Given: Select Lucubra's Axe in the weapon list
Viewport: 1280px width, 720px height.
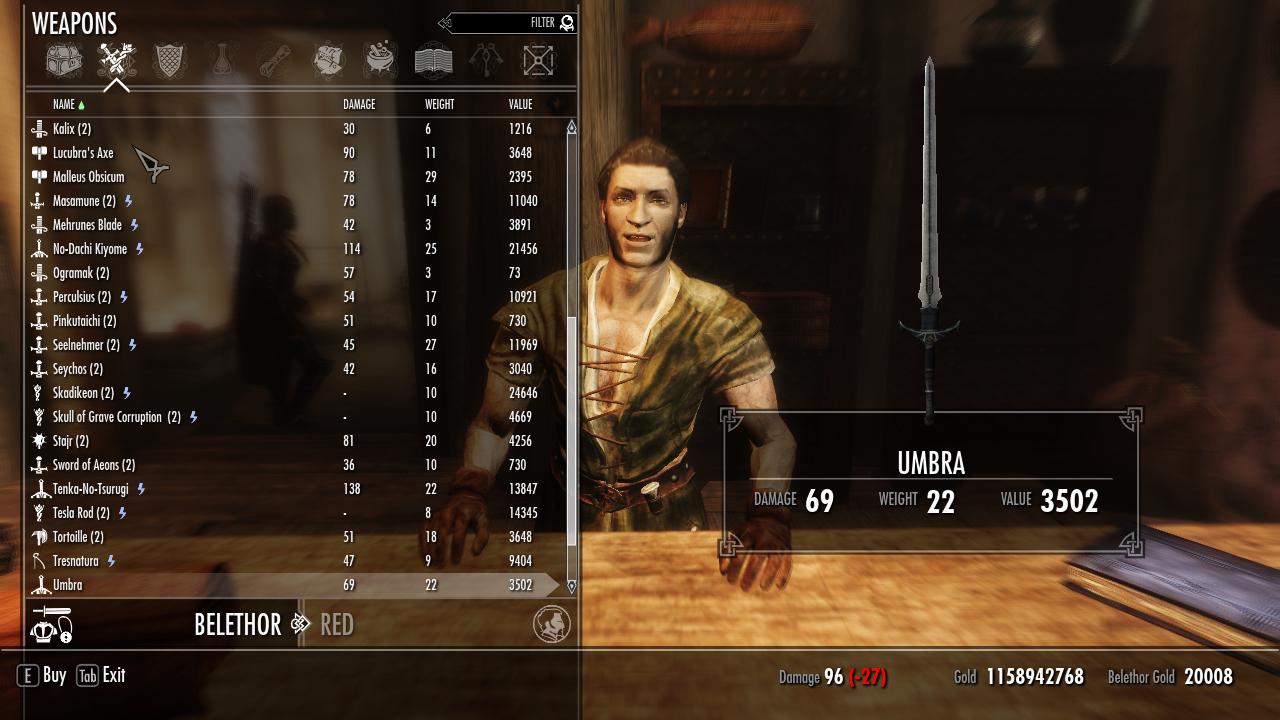Looking at the screenshot, I should pos(83,153).
